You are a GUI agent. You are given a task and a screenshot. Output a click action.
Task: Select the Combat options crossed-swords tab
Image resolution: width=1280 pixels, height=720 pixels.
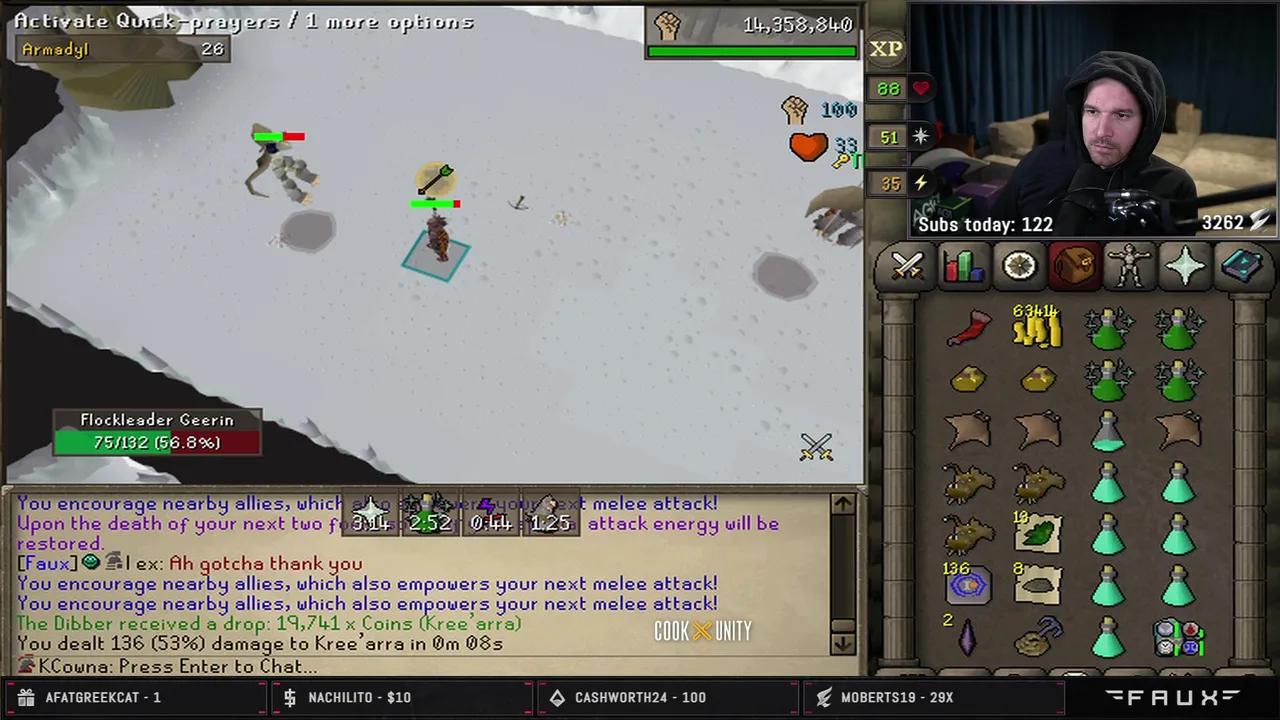906,264
